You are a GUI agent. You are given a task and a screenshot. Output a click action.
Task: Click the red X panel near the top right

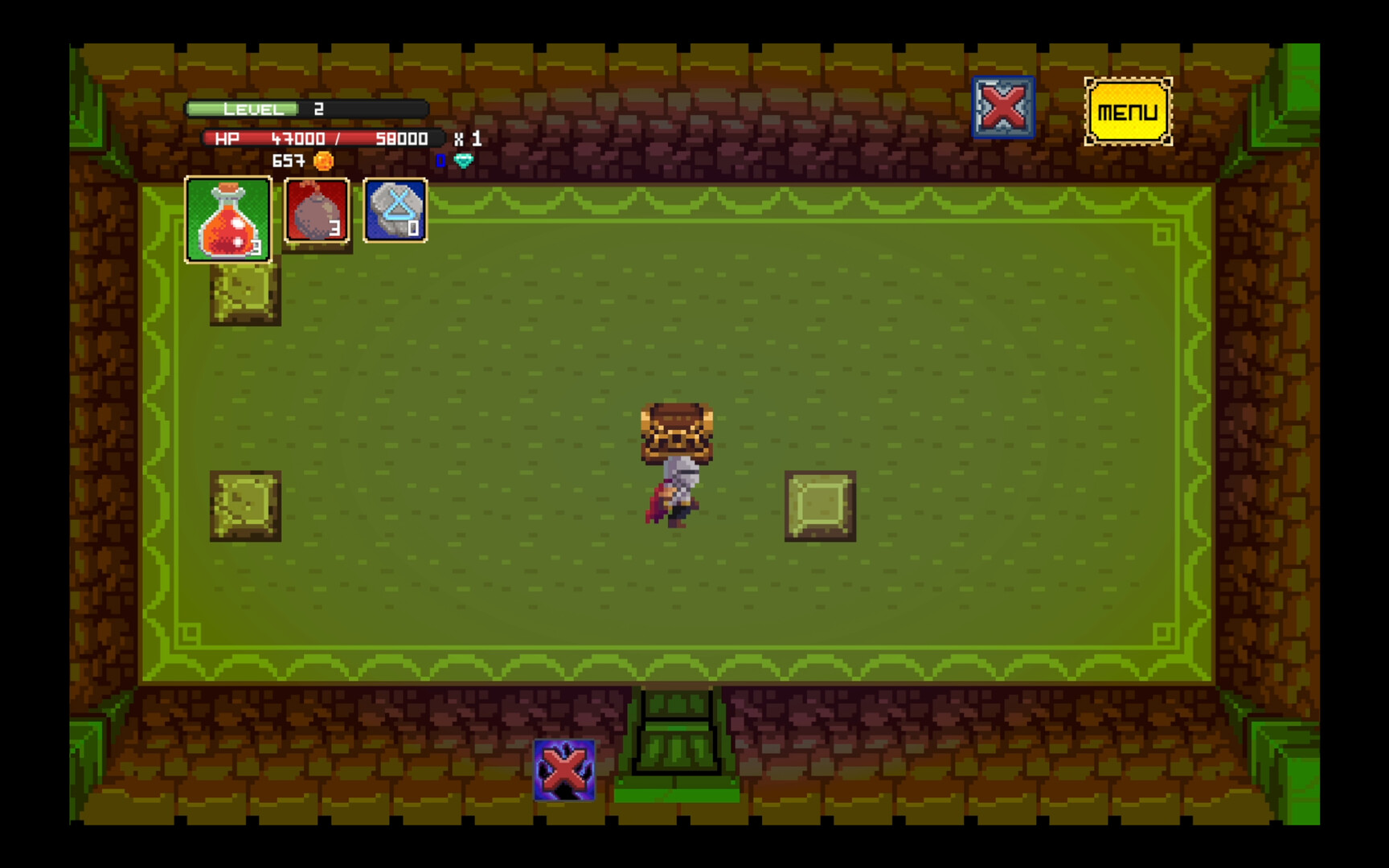coord(1002,108)
